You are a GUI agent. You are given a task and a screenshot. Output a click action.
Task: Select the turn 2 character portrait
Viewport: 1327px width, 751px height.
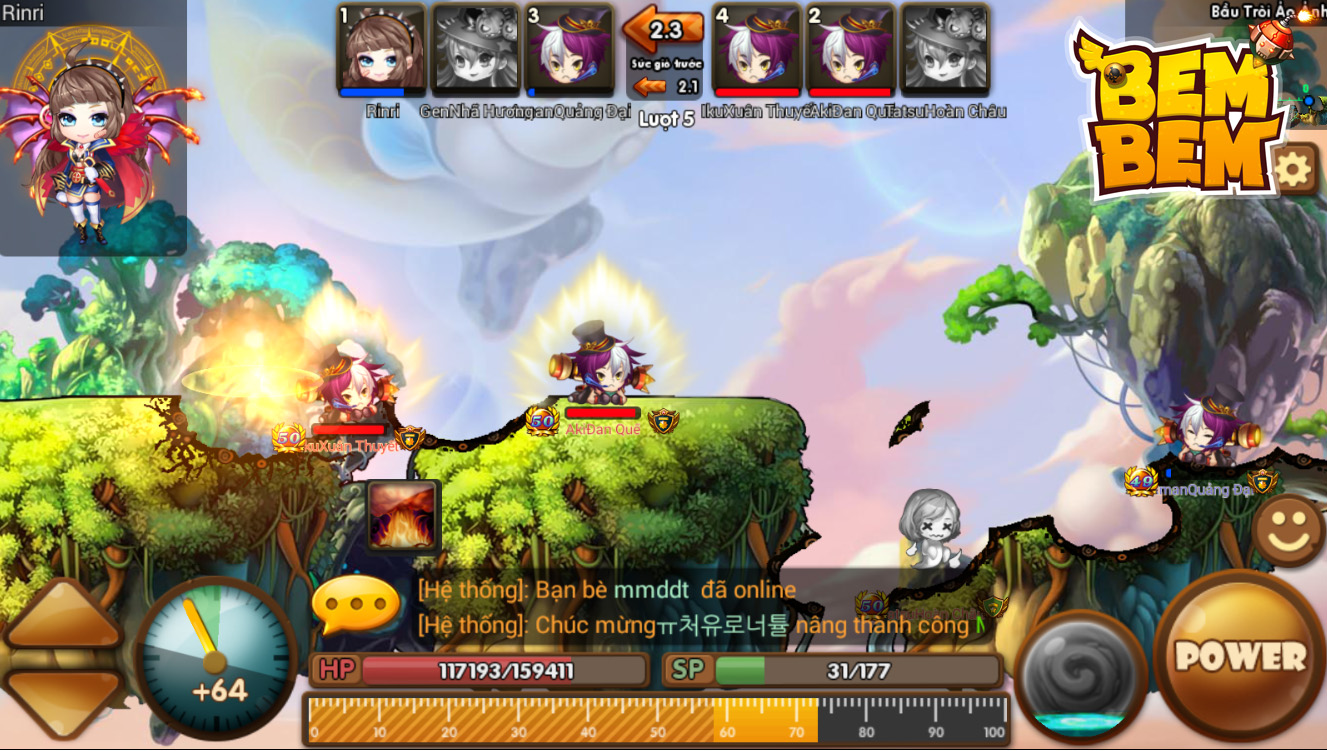[850, 50]
